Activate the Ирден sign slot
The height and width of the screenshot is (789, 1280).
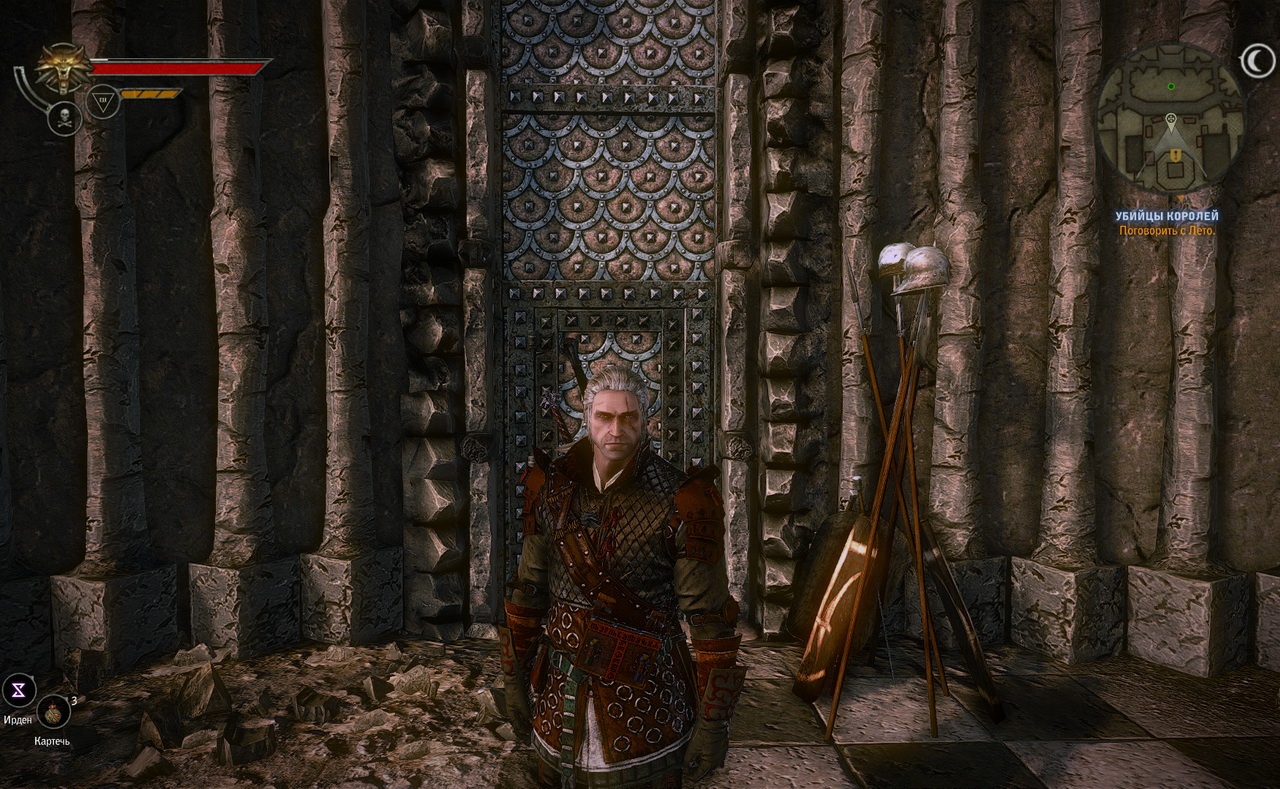click(19, 689)
